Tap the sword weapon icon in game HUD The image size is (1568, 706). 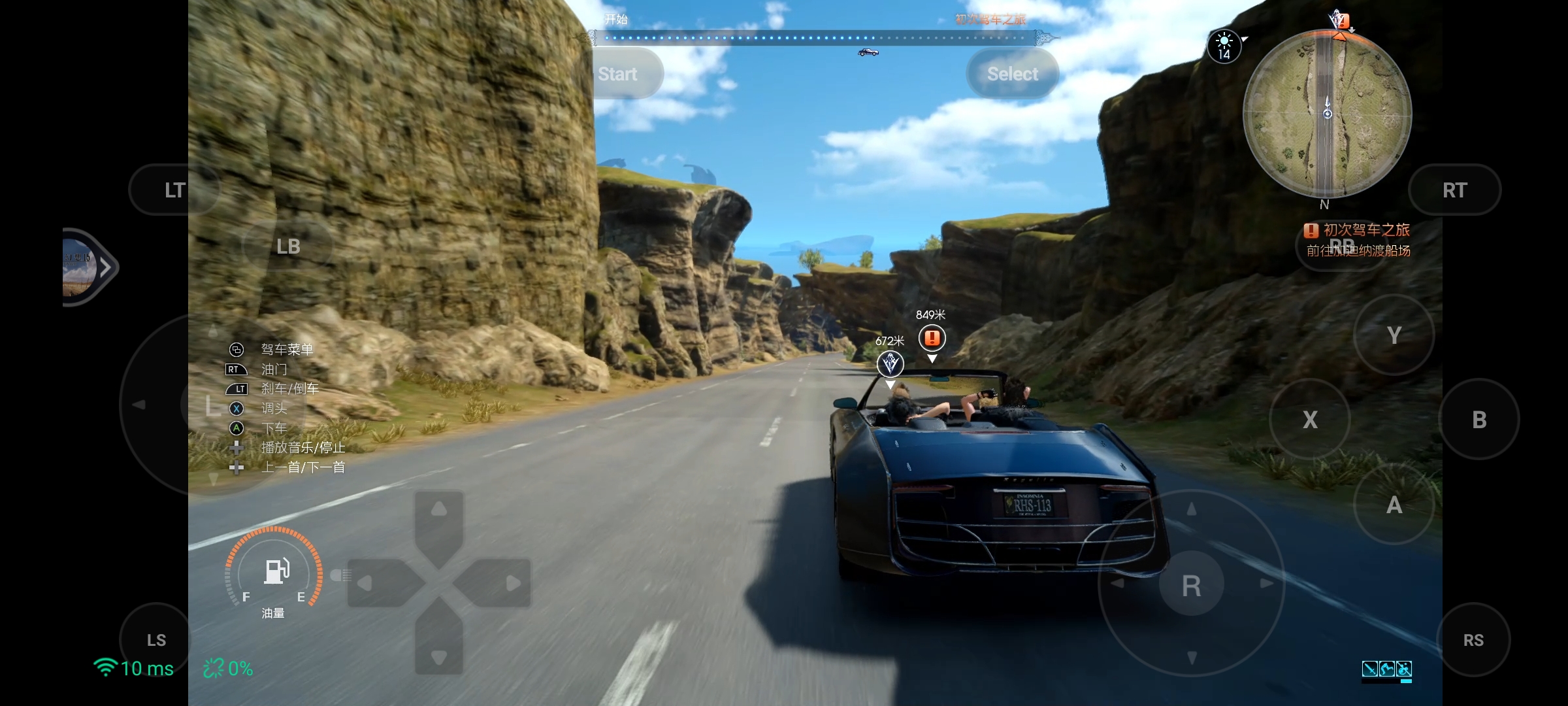pyautogui.click(x=1370, y=669)
